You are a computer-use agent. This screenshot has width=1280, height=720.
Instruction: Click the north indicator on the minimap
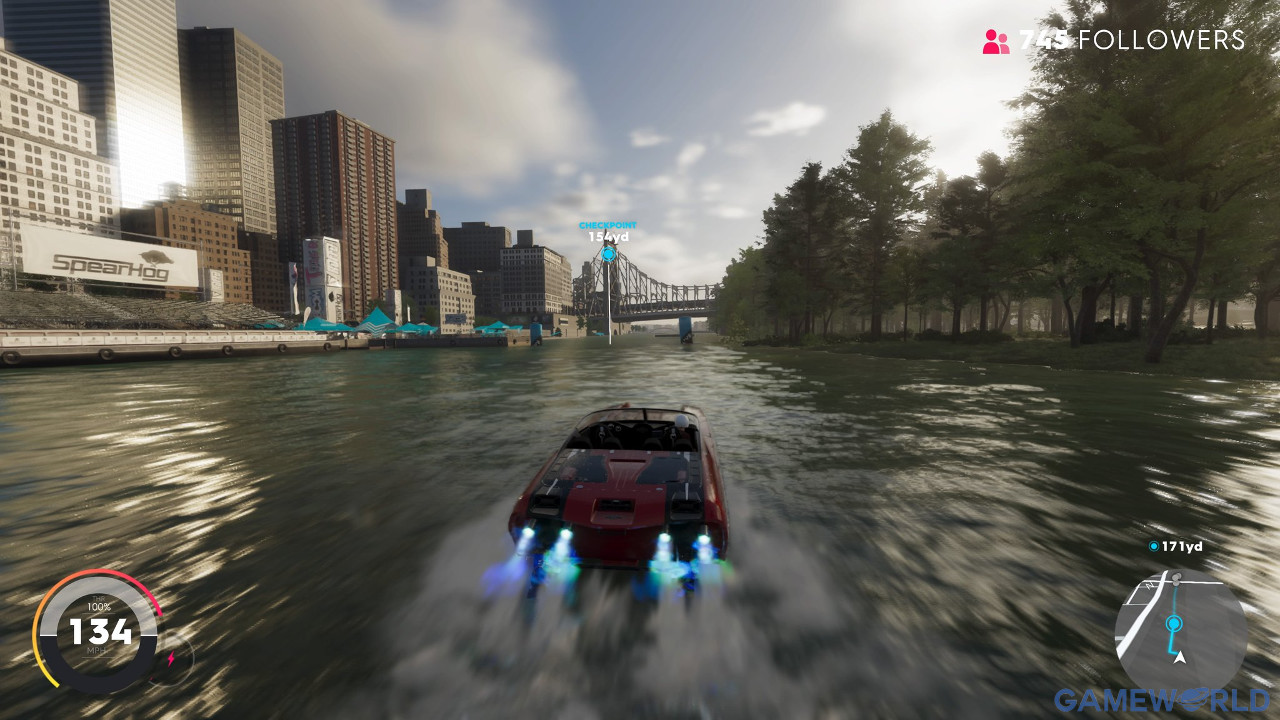(1150, 585)
